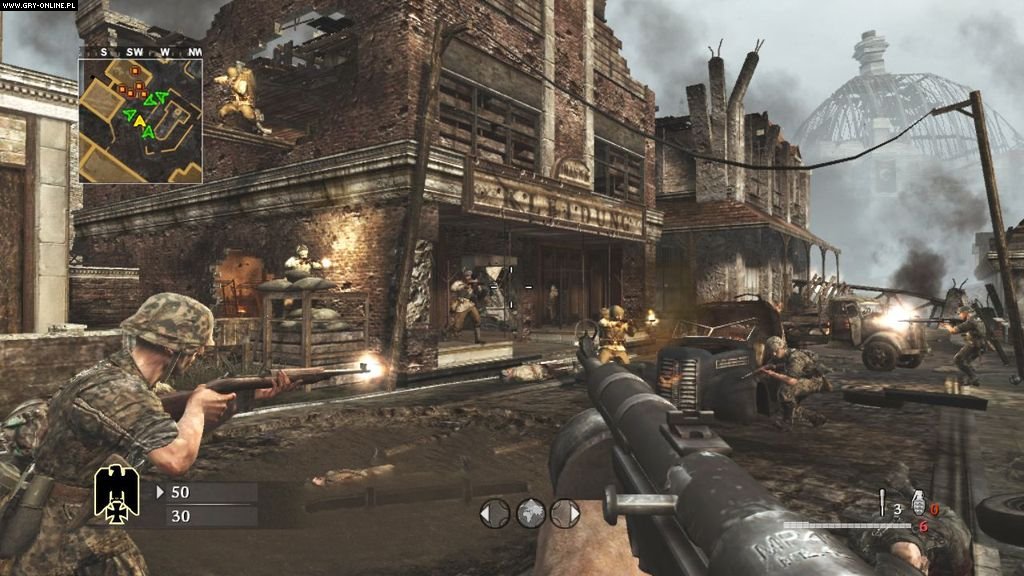Choose the frag grenade icon

click(x=918, y=503)
